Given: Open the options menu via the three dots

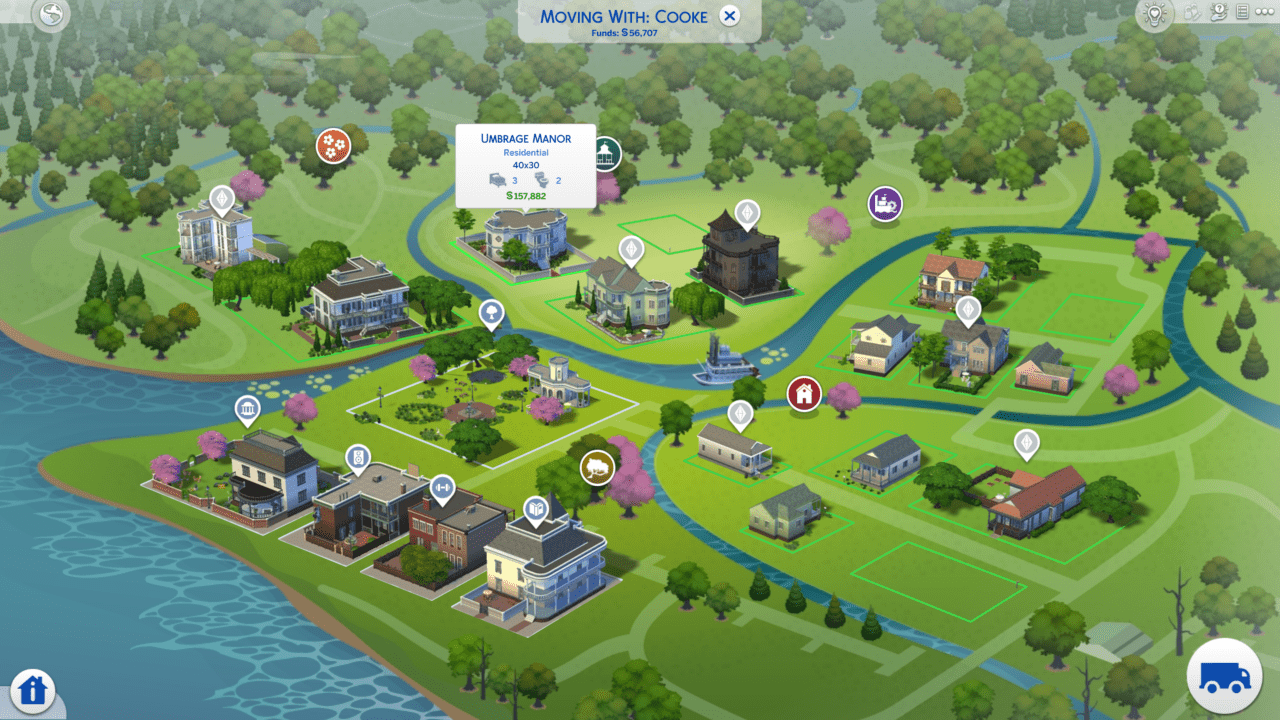Looking at the screenshot, I should tap(1265, 12).
